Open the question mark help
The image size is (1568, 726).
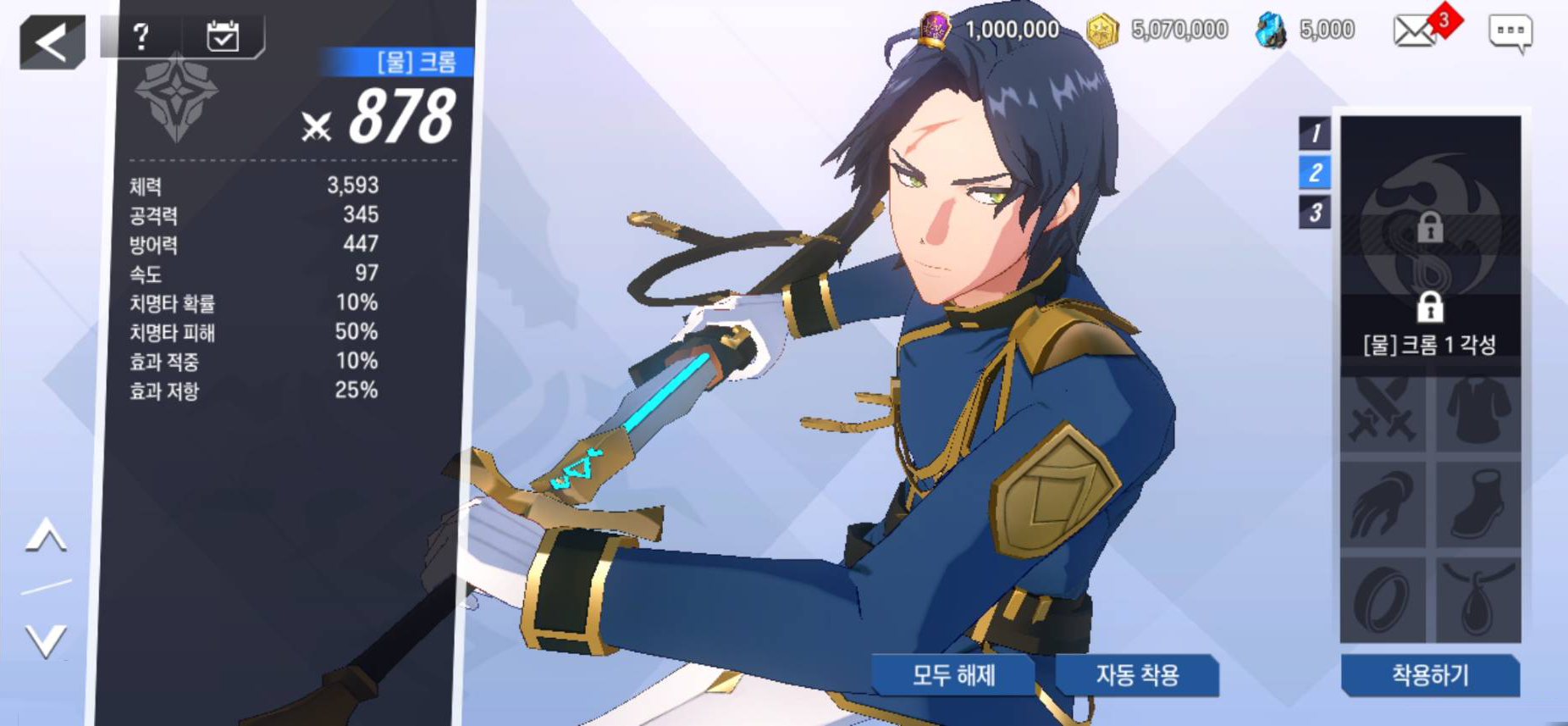[141, 36]
